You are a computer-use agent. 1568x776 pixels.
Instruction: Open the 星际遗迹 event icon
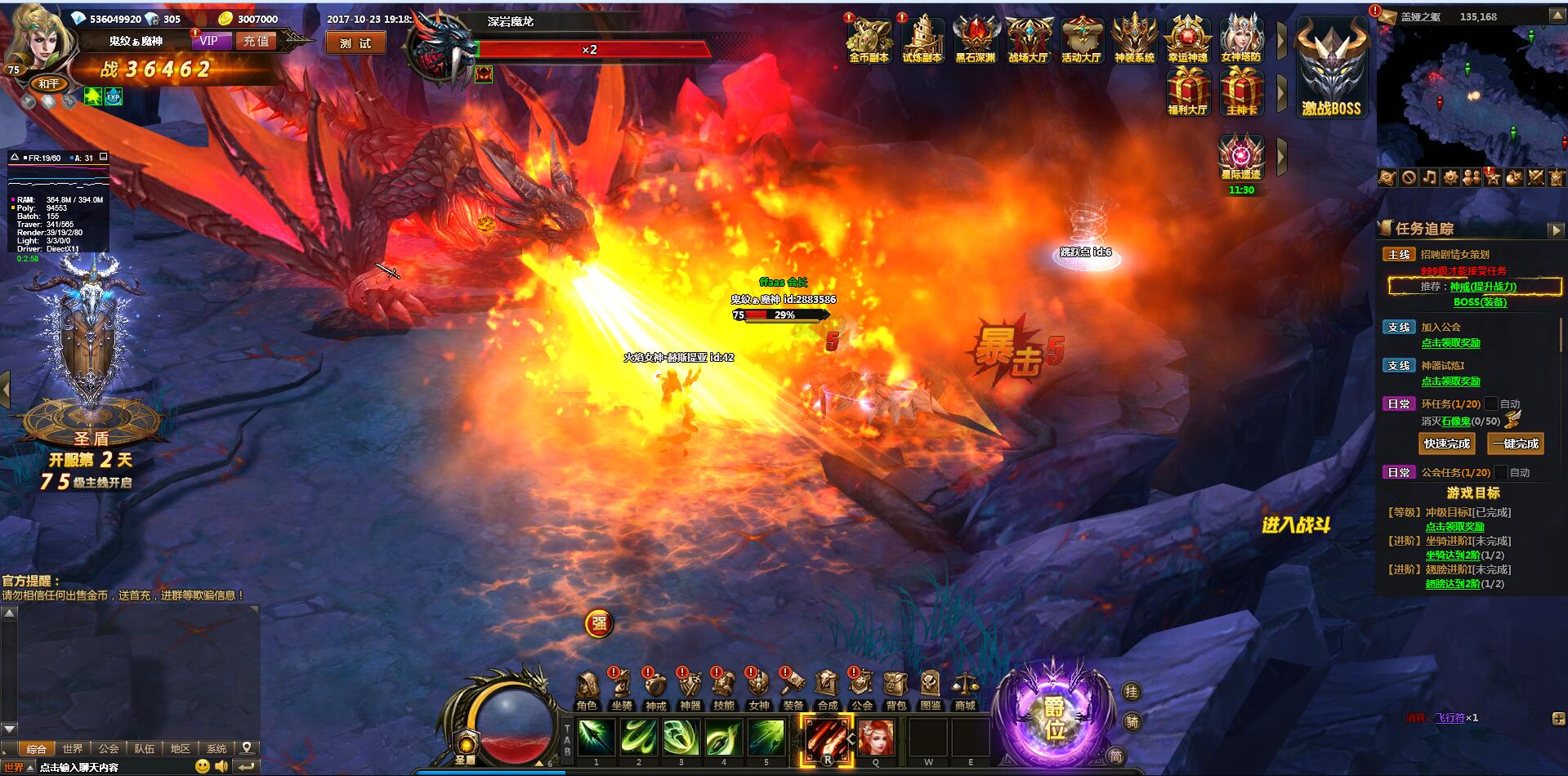point(1240,158)
